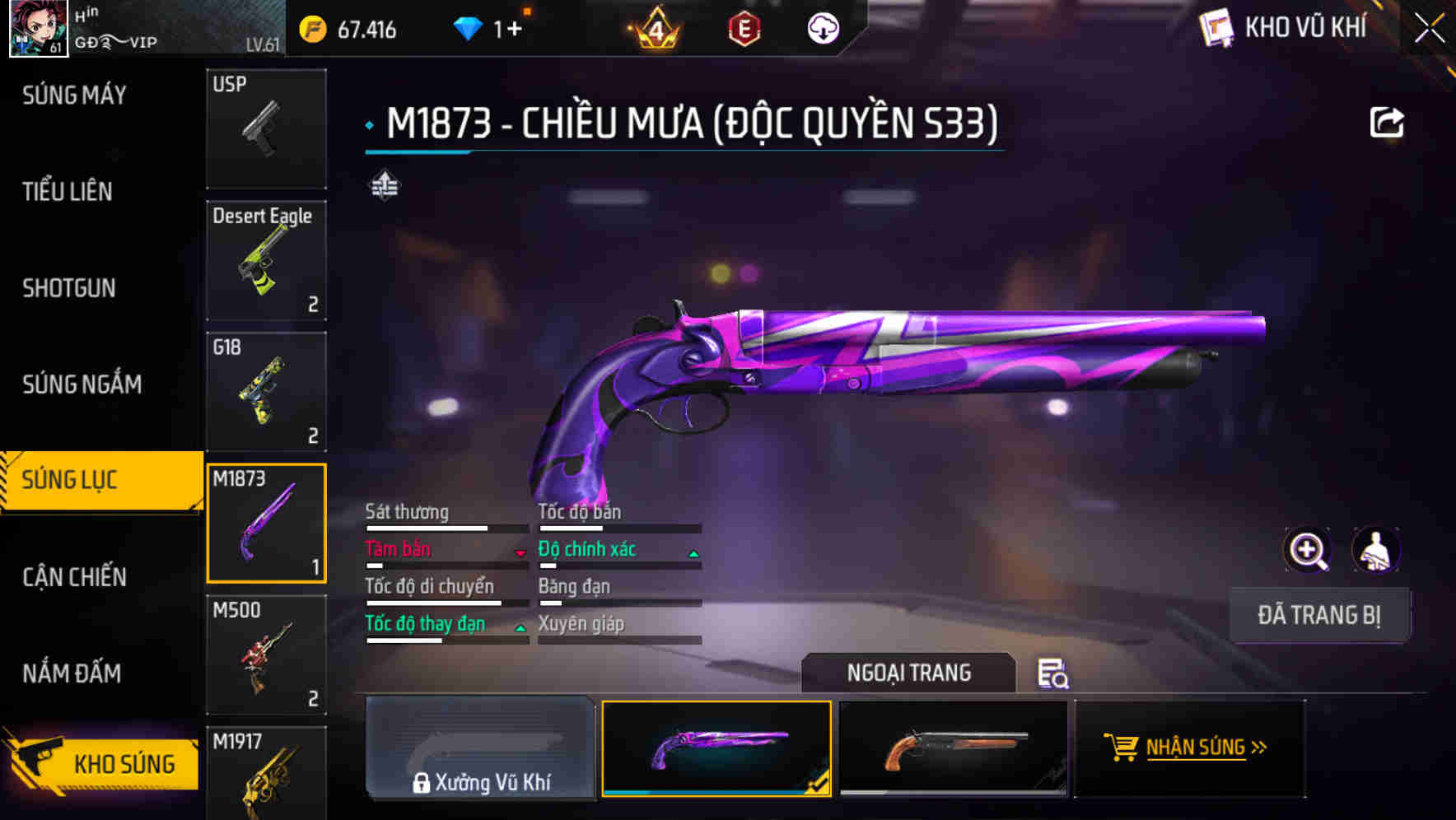Click the diamond balance icon showing 1+
The image size is (1456, 820).
coord(469,27)
